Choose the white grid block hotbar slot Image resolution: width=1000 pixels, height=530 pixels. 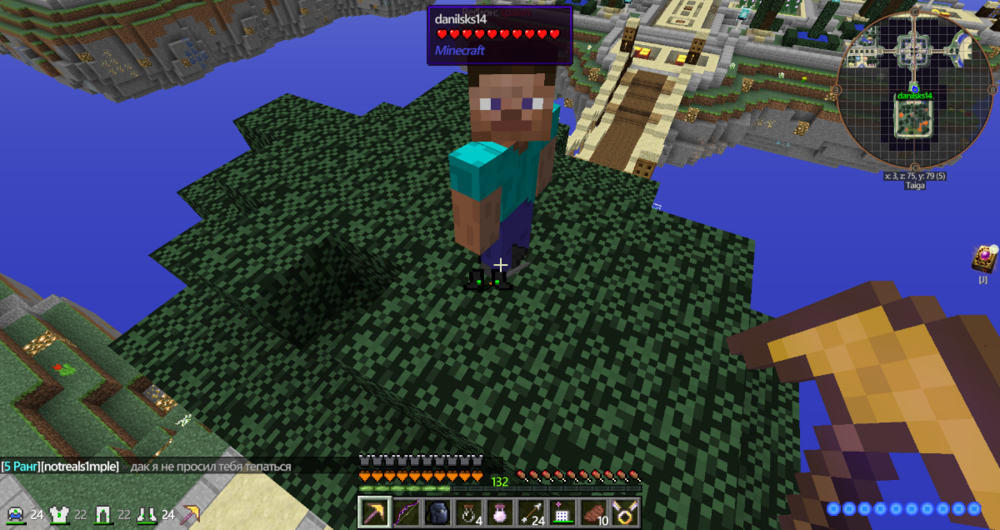pos(562,513)
